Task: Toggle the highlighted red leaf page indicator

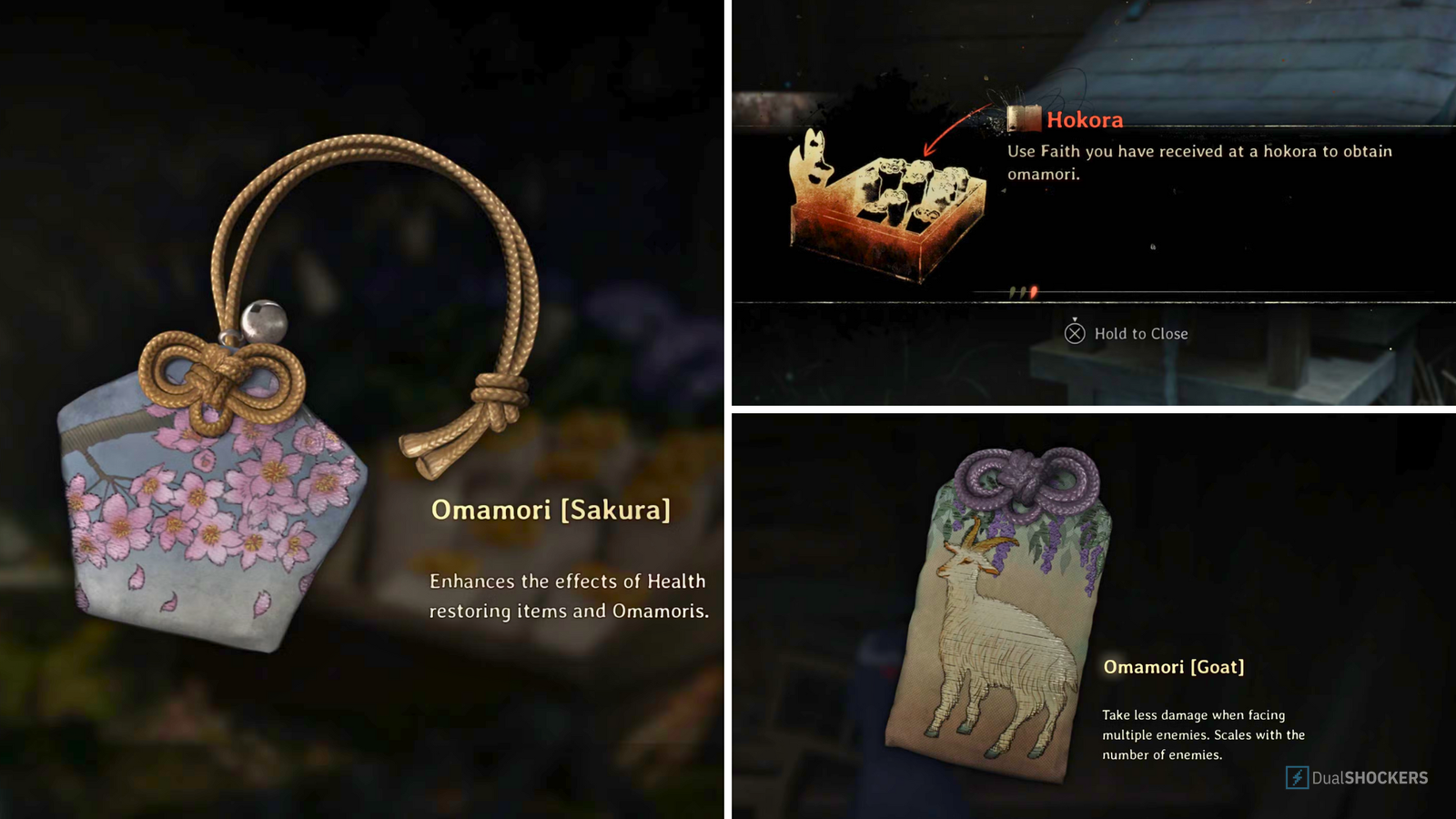Action: point(1035,291)
